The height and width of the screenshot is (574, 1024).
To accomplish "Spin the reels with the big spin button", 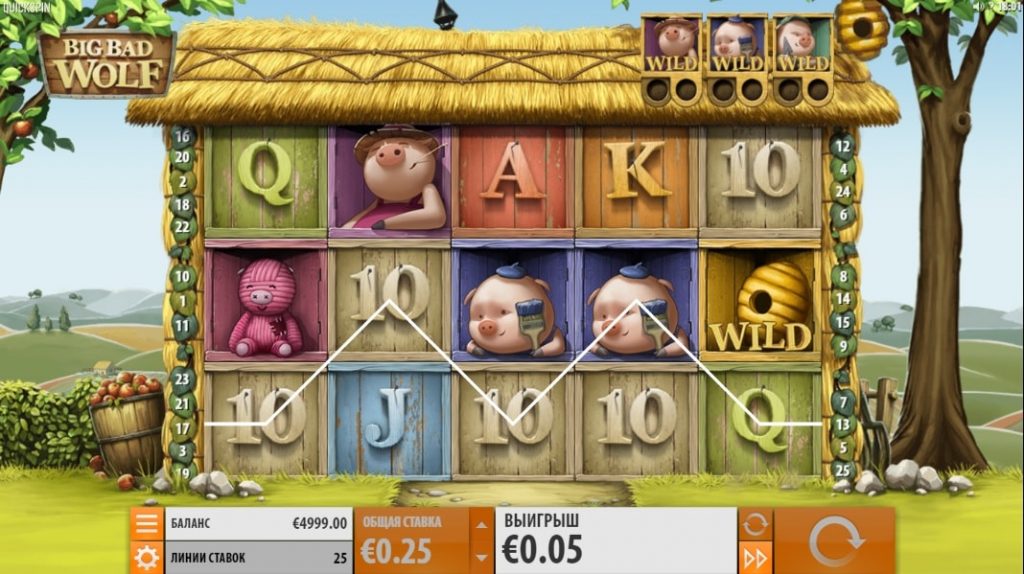I will click(834, 541).
